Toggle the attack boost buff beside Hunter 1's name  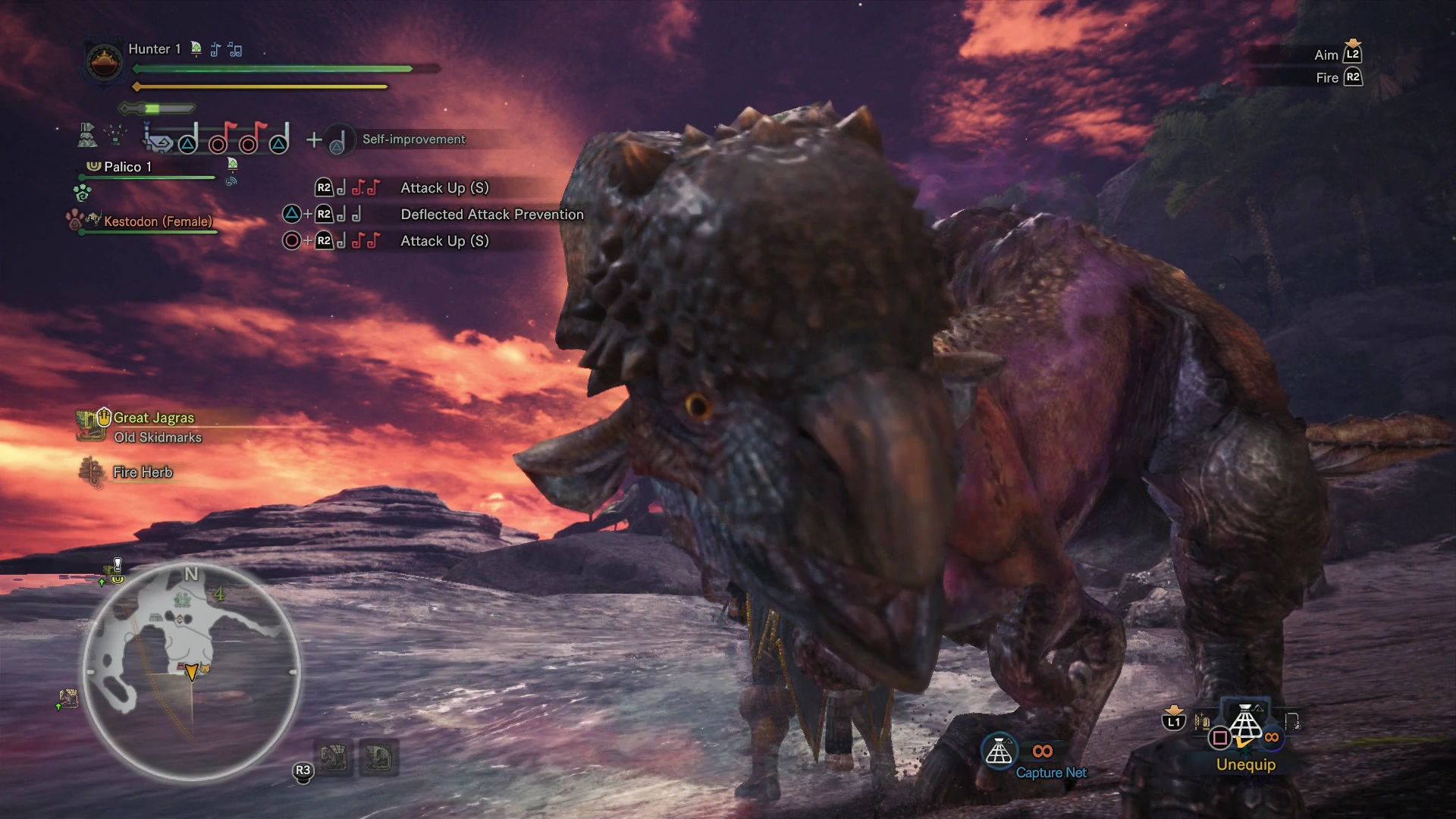coord(196,49)
